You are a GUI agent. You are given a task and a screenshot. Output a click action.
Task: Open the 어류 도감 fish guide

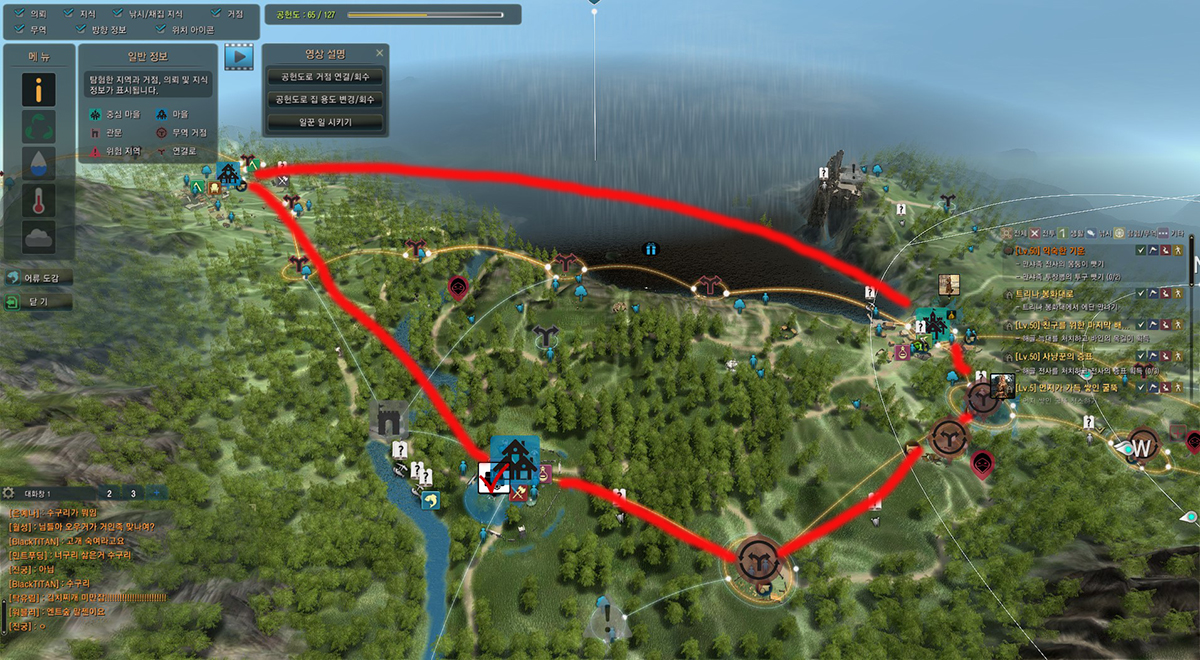pyautogui.click(x=39, y=277)
